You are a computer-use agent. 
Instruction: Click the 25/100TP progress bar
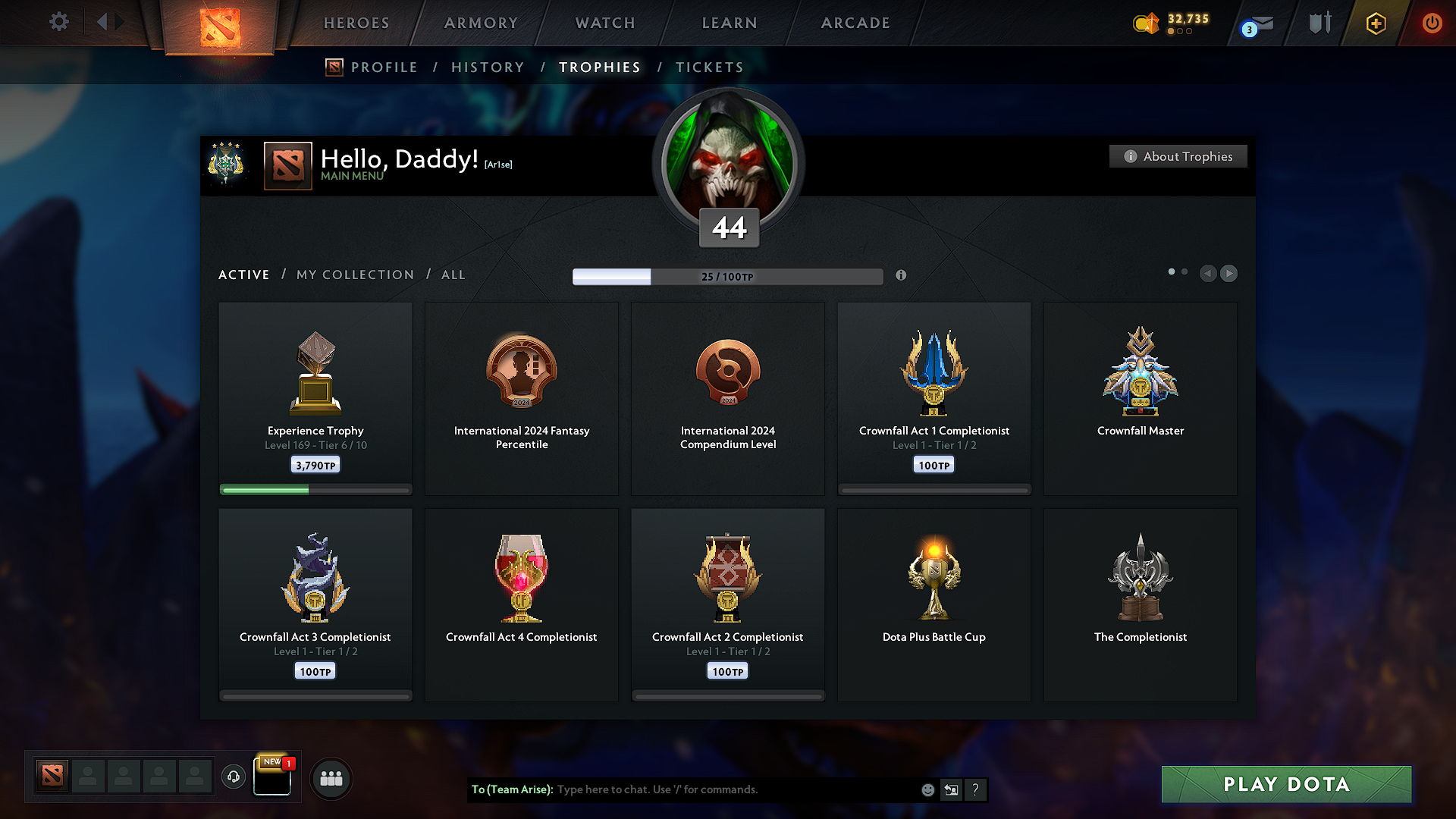728,277
